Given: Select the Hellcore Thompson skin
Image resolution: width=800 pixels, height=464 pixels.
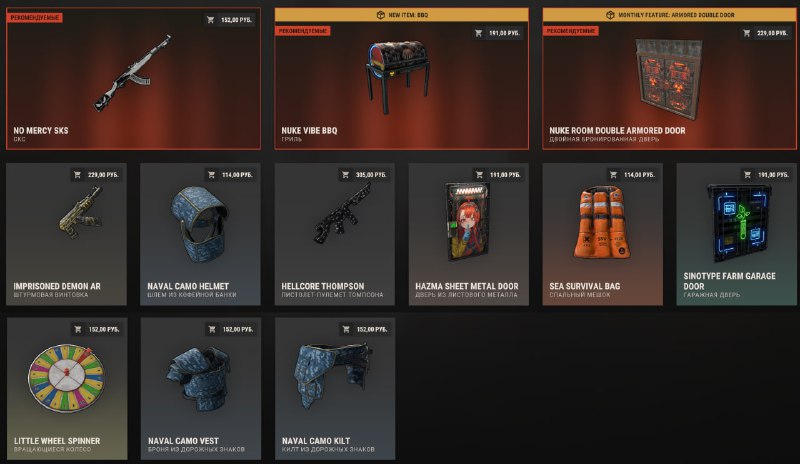Looking at the screenshot, I should tap(334, 230).
